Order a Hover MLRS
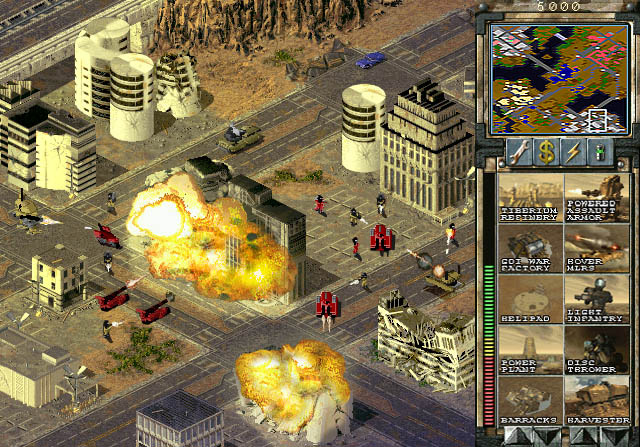The height and width of the screenshot is (447, 640). pos(594,248)
